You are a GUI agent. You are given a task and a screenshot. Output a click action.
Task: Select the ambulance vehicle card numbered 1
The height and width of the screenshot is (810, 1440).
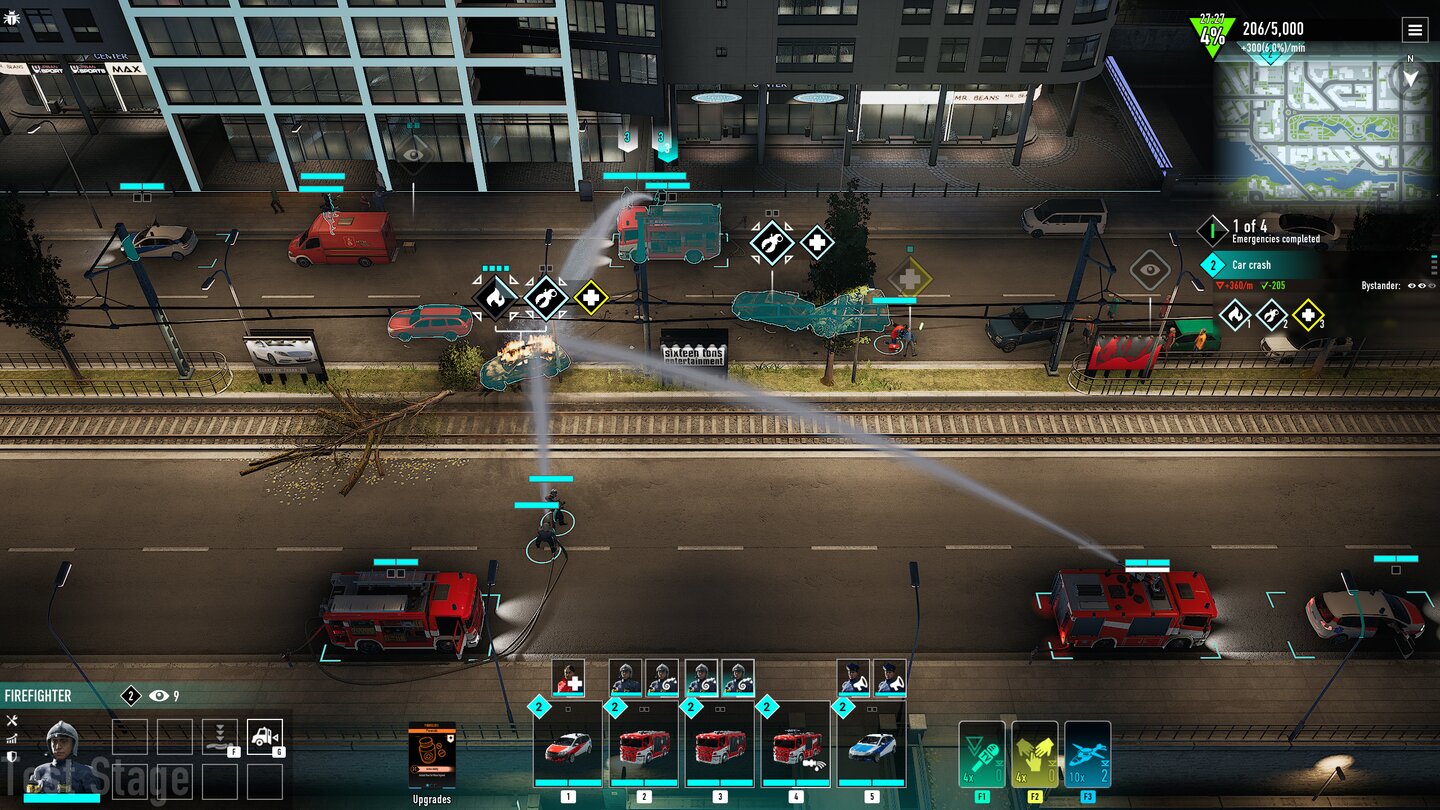568,744
